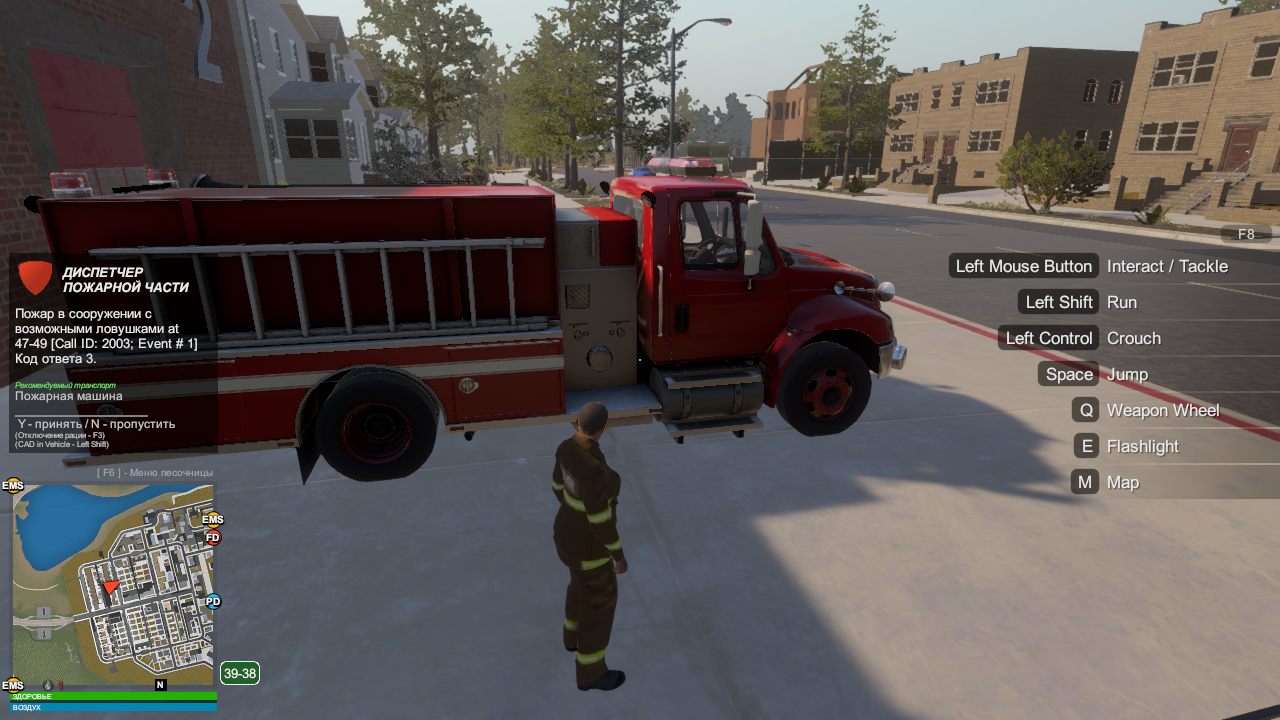Click the EMS icon below the minimap
This screenshot has height=720, width=1280.
click(x=13, y=685)
